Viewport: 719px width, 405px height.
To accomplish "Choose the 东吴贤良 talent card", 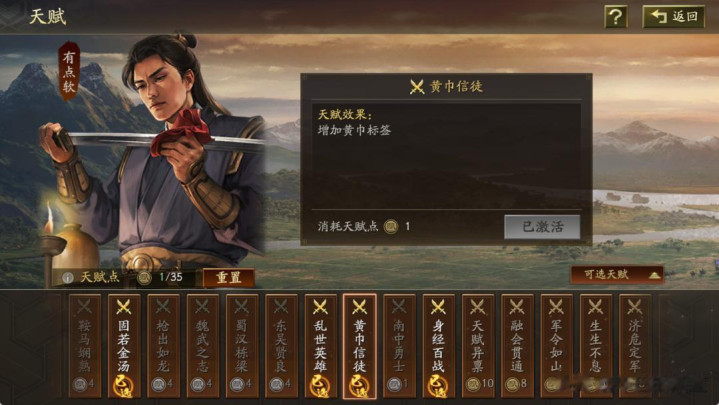I will pyautogui.click(x=280, y=345).
